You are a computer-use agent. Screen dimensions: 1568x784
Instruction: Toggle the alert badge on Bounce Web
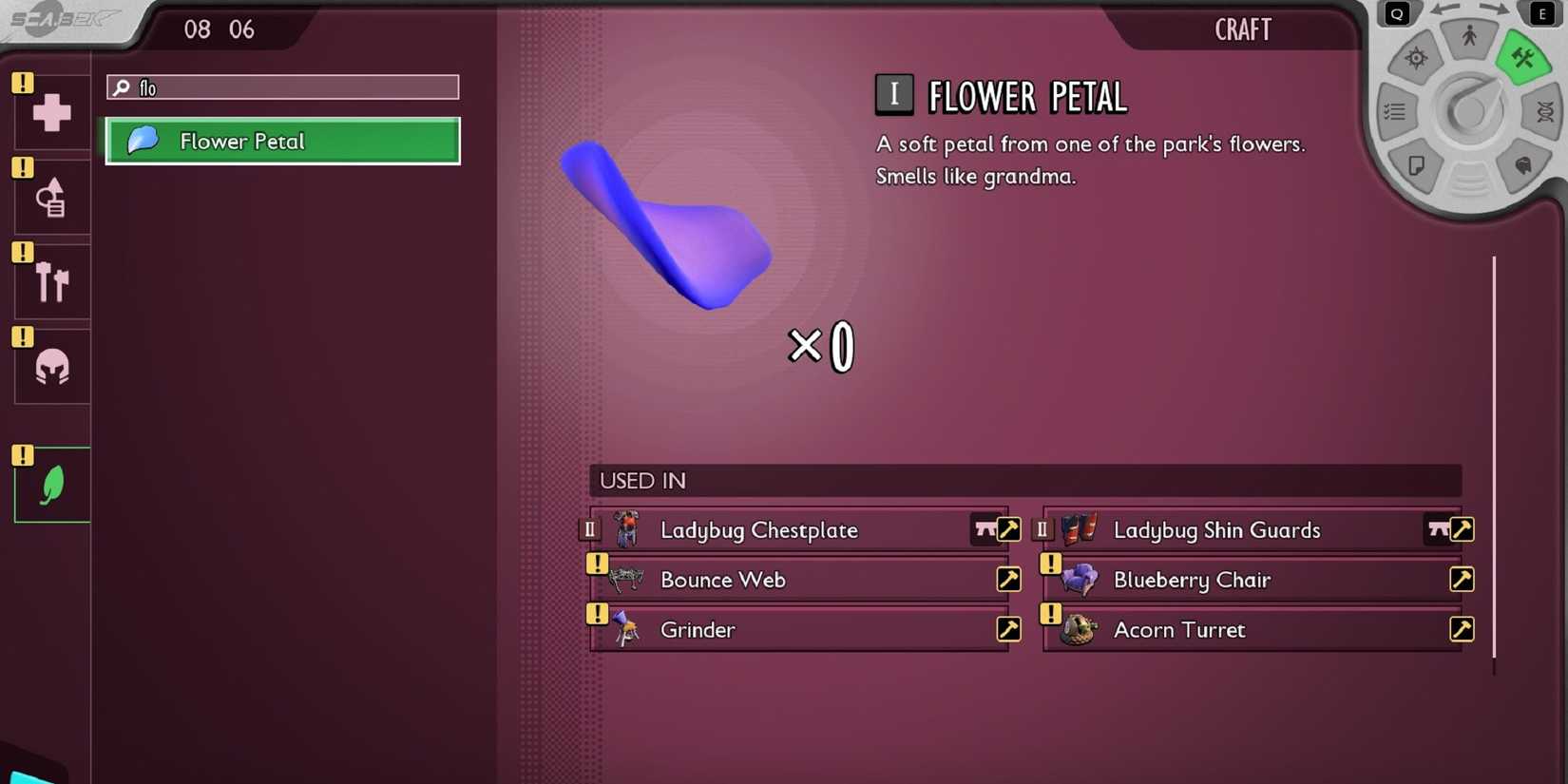[596, 564]
